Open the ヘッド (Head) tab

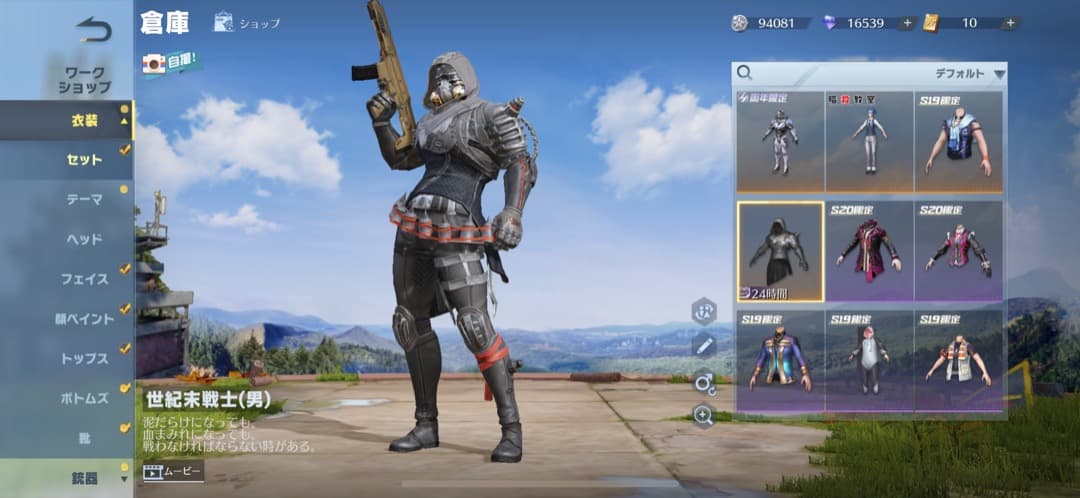pos(84,239)
